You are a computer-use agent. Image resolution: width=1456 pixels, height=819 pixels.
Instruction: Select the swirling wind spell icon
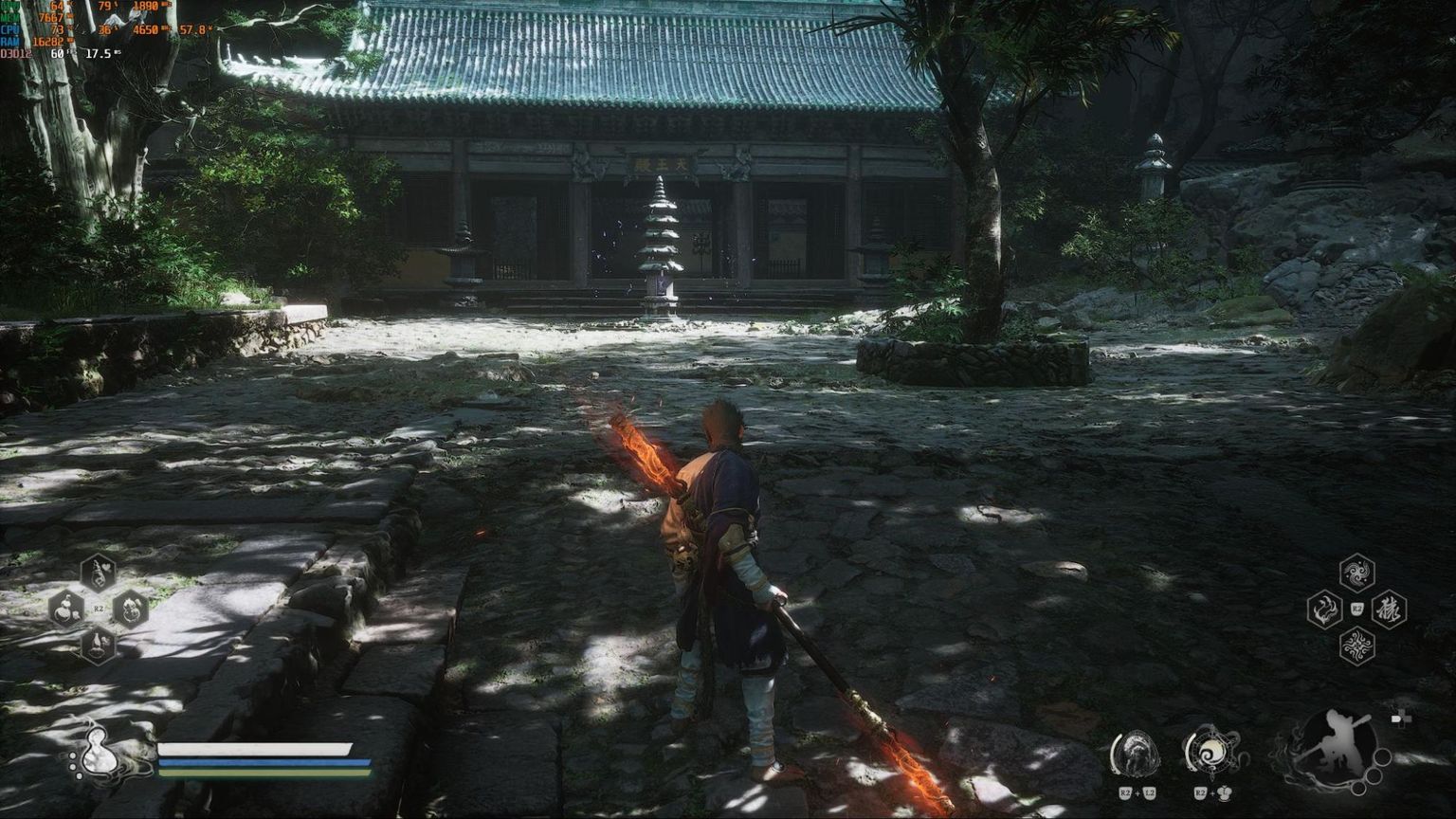(x=1357, y=644)
